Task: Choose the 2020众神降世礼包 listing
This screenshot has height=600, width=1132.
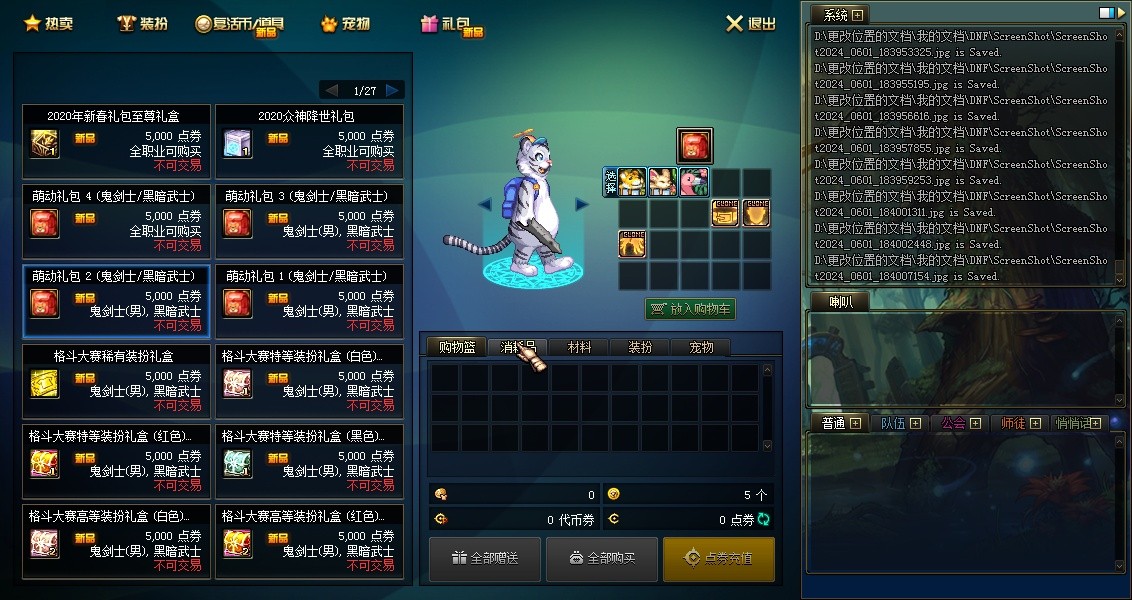Action: (x=309, y=140)
